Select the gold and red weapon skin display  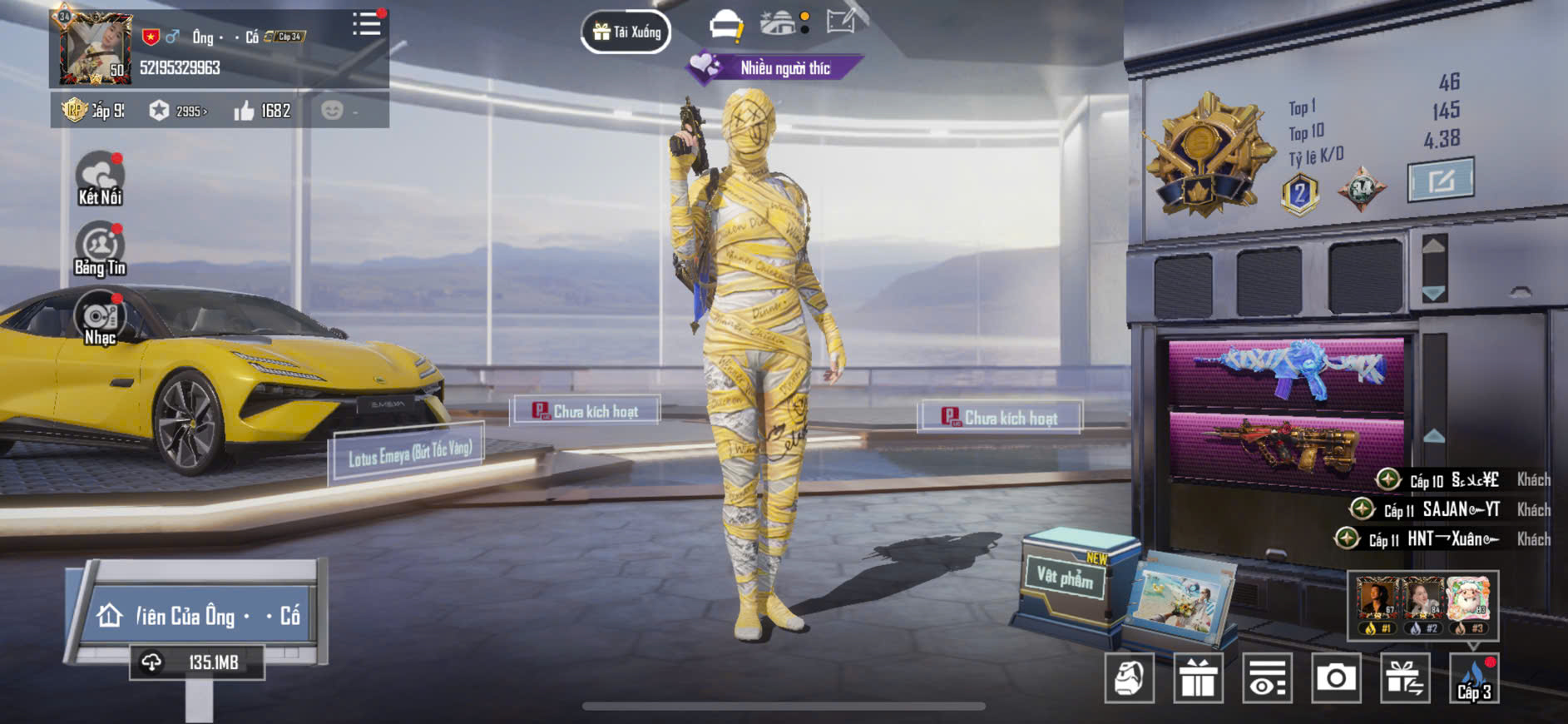1286,444
